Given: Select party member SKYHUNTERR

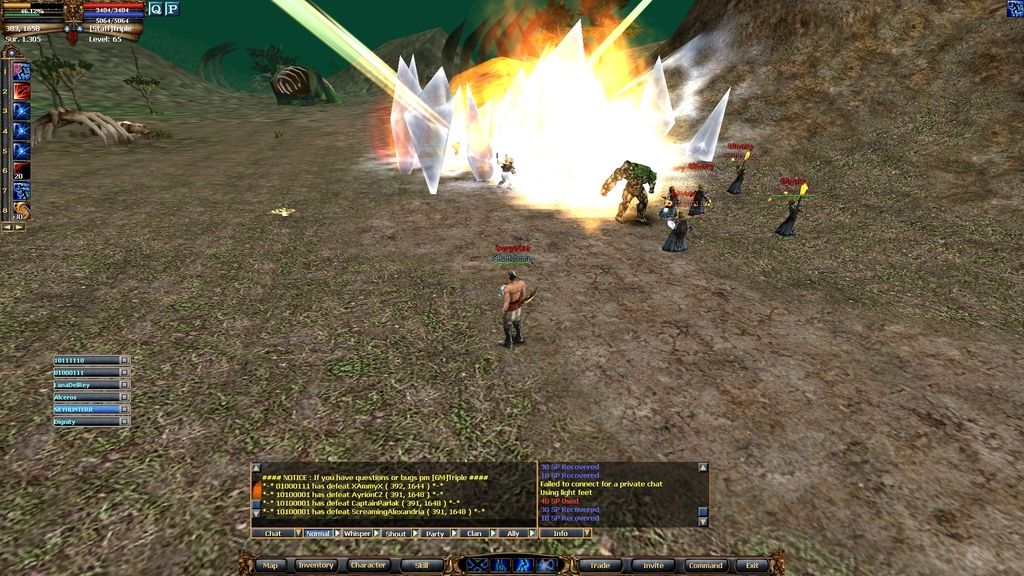Looking at the screenshot, I should [x=86, y=409].
